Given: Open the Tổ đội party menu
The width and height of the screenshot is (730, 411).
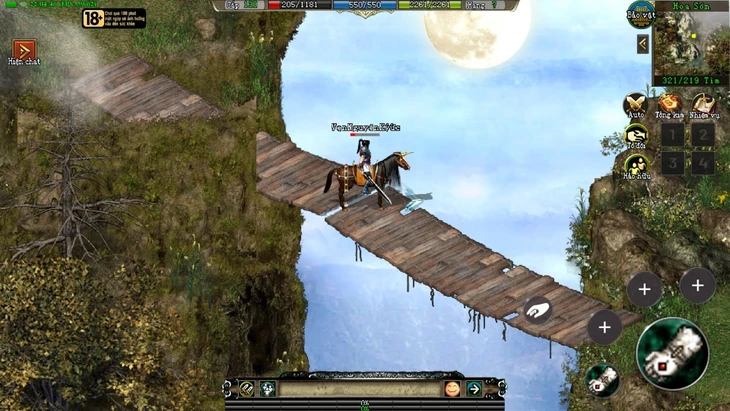Looking at the screenshot, I should [x=635, y=136].
